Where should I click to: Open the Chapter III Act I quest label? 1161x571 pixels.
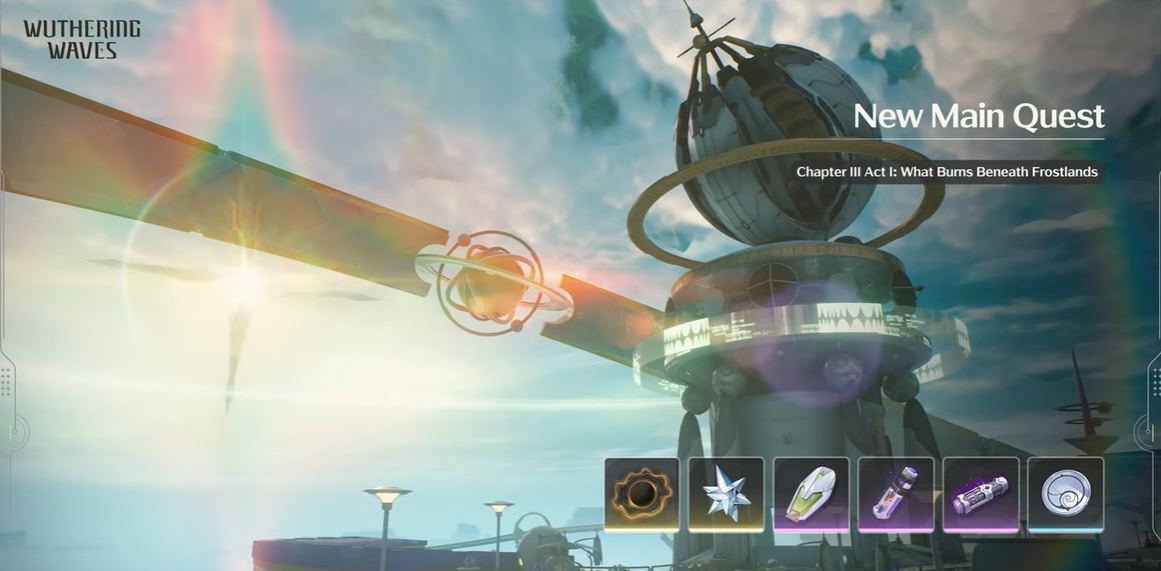946,172
